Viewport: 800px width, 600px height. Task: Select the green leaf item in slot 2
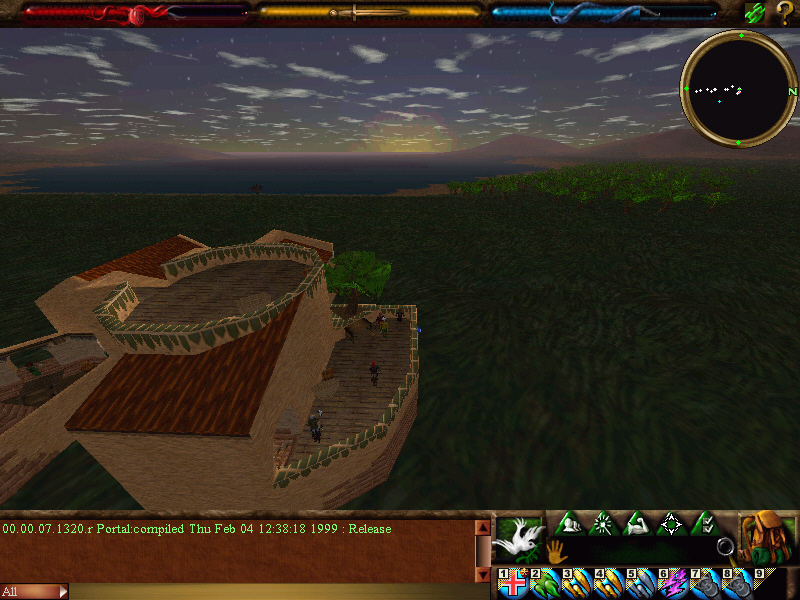point(545,584)
